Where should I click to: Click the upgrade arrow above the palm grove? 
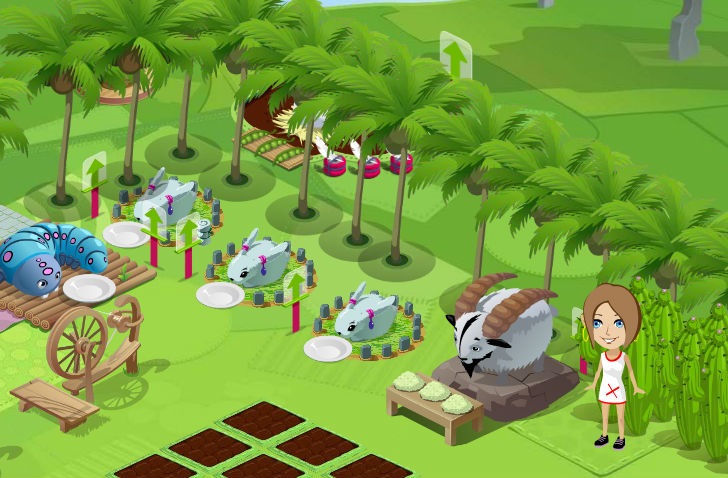pyautogui.click(x=455, y=57)
